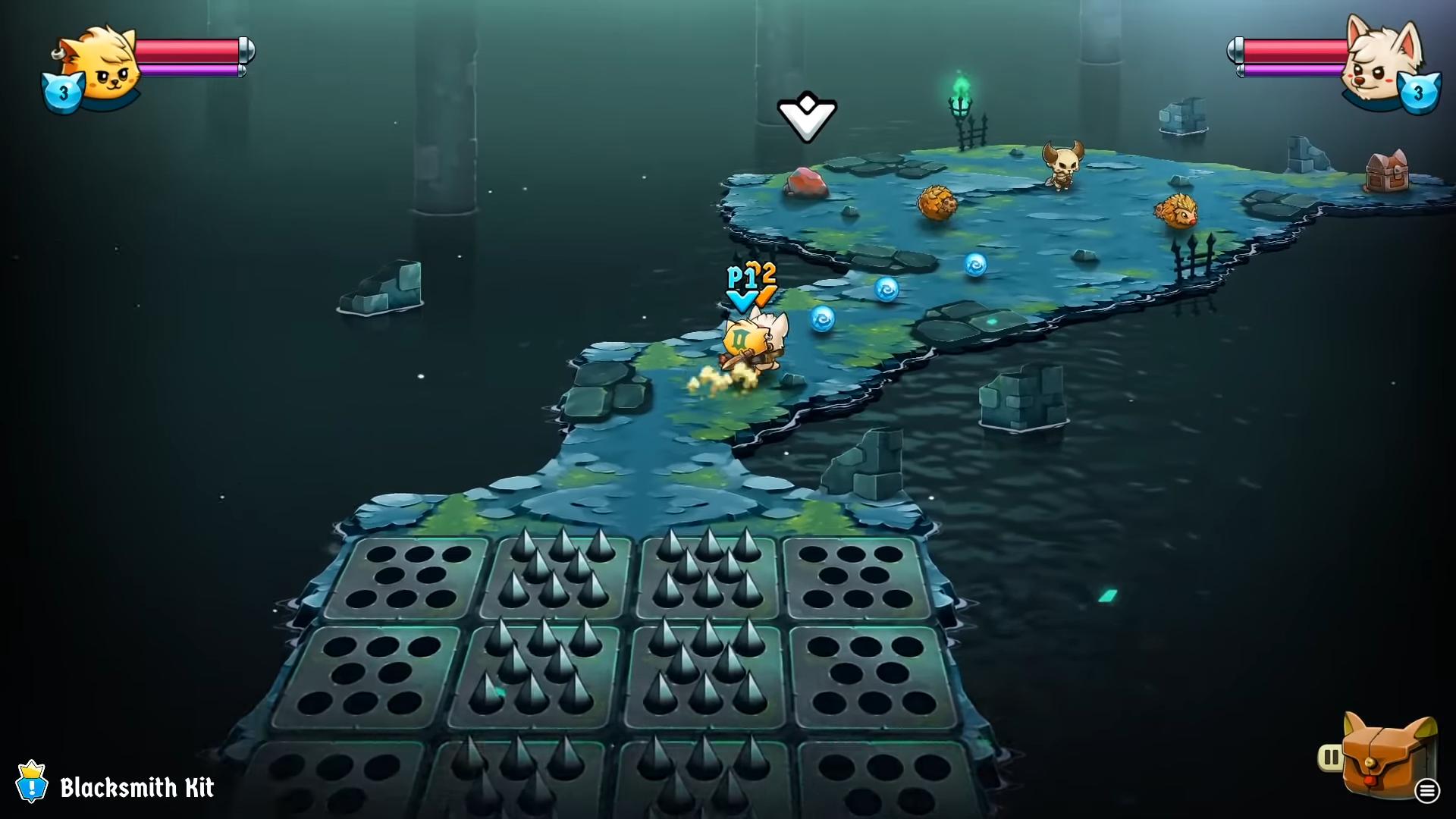
Task: Expand the quest banner labeled Blacksmith Kit
Action: (x=136, y=789)
